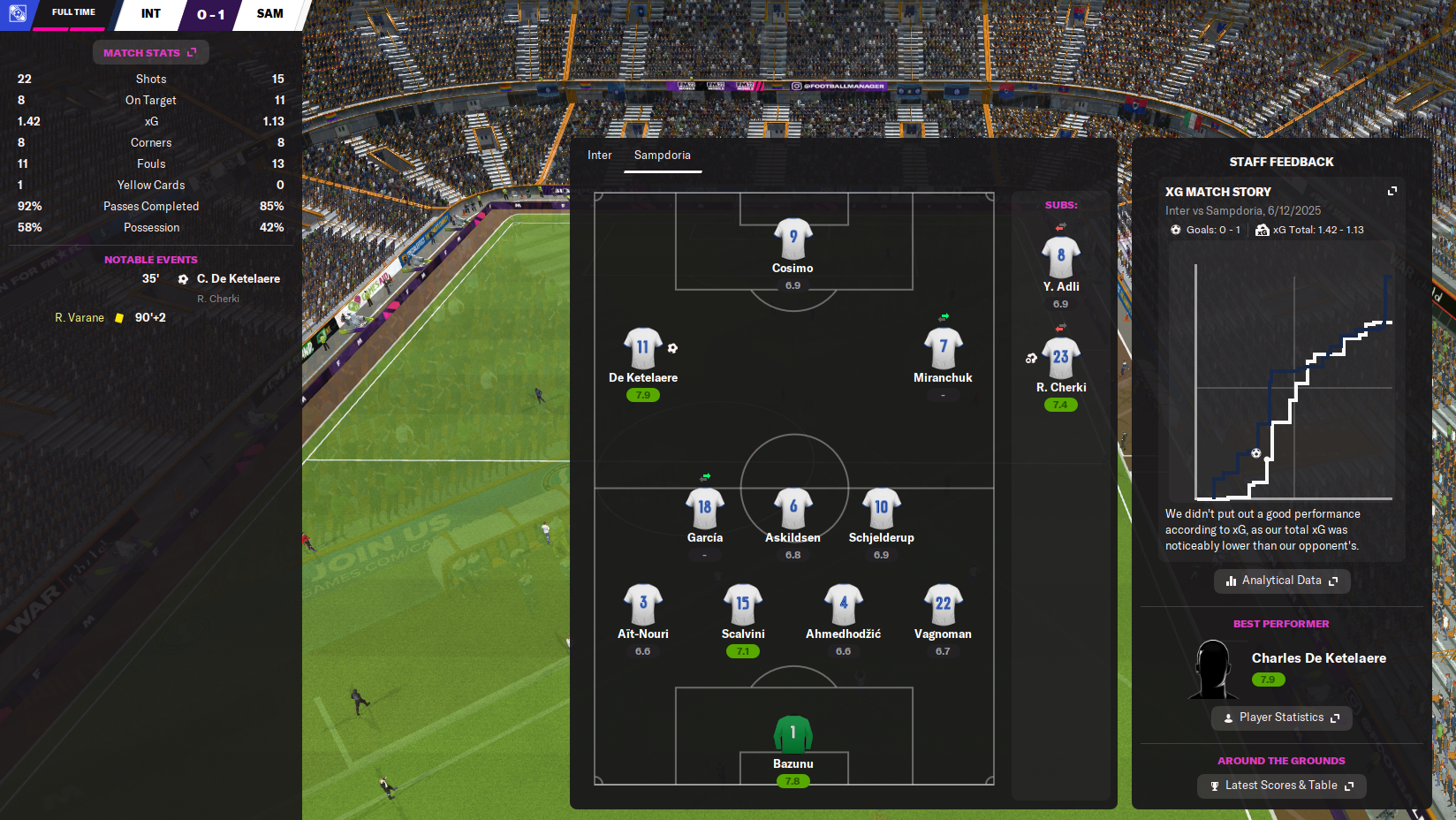Show Latest Scores & Table
The height and width of the screenshot is (820, 1456).
pyautogui.click(x=1281, y=786)
